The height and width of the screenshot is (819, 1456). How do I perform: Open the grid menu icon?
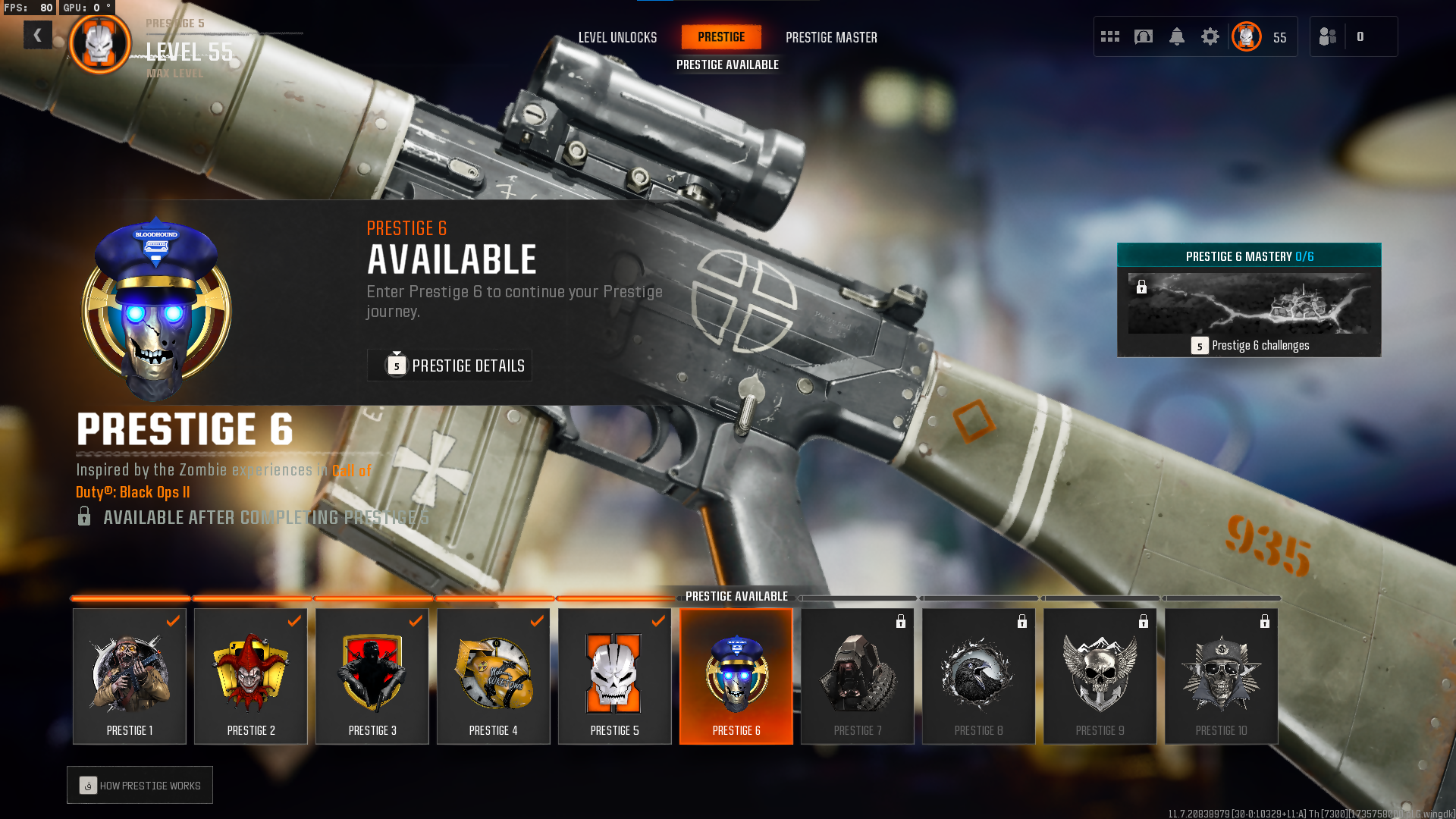[x=1110, y=36]
